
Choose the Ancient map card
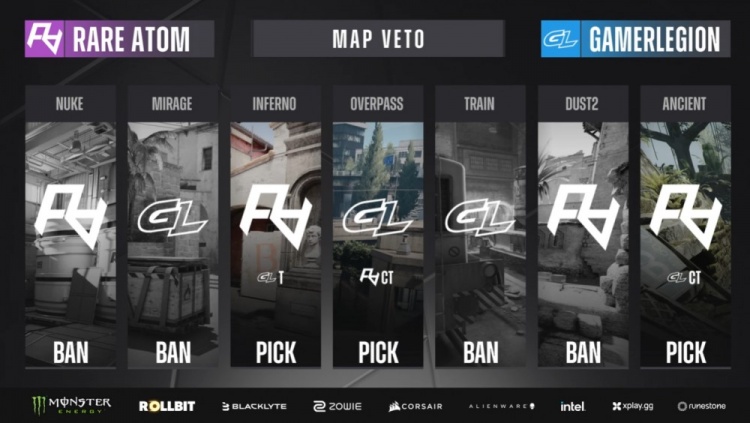coord(685,230)
